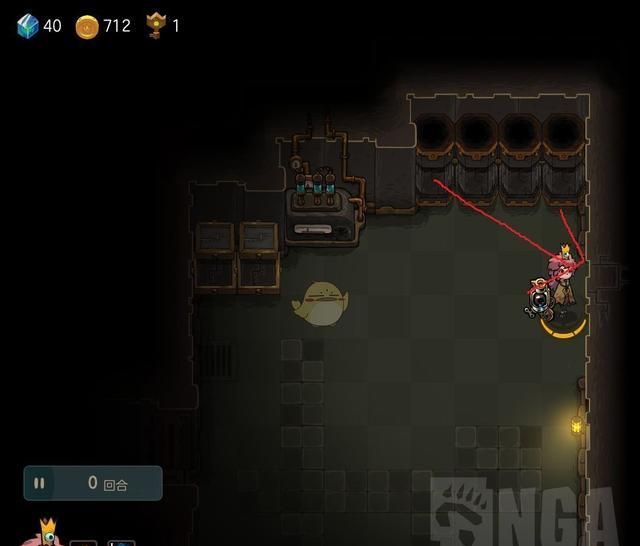Select the crowned character portrait
The height and width of the screenshot is (546, 640).
click(45, 534)
